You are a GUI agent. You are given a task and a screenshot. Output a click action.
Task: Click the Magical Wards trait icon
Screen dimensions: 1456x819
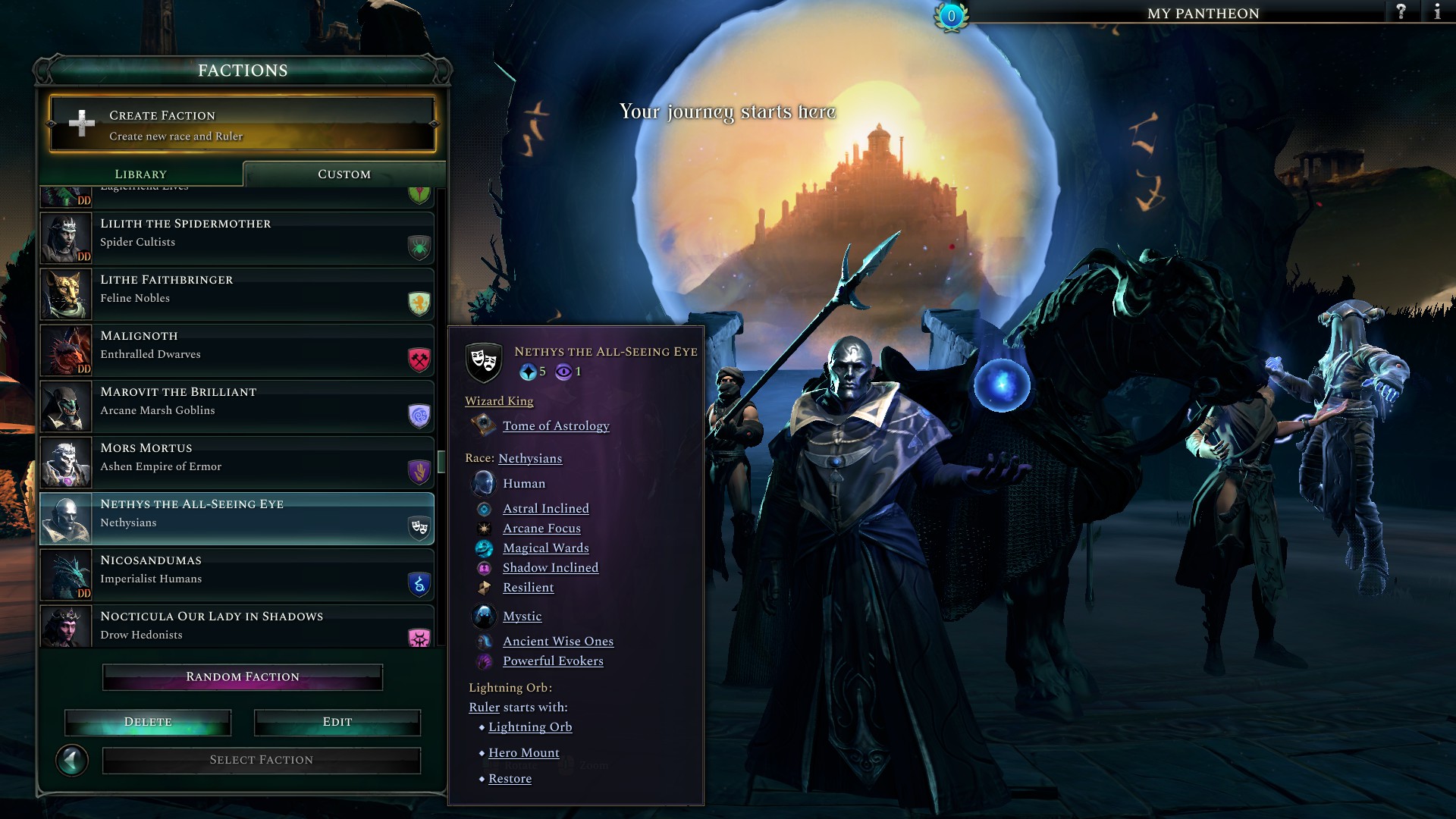[x=484, y=548]
